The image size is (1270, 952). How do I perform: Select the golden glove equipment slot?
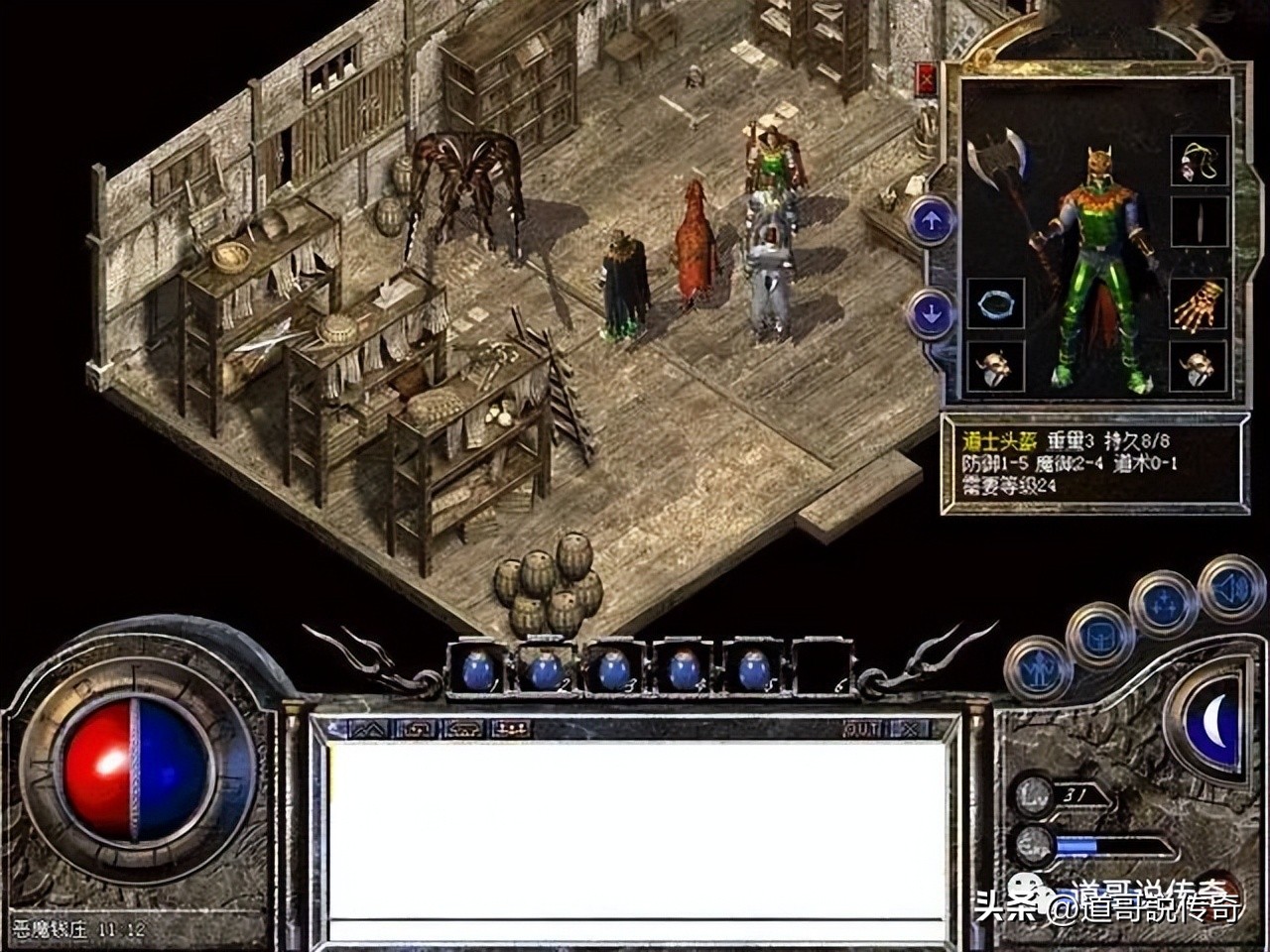[1200, 305]
